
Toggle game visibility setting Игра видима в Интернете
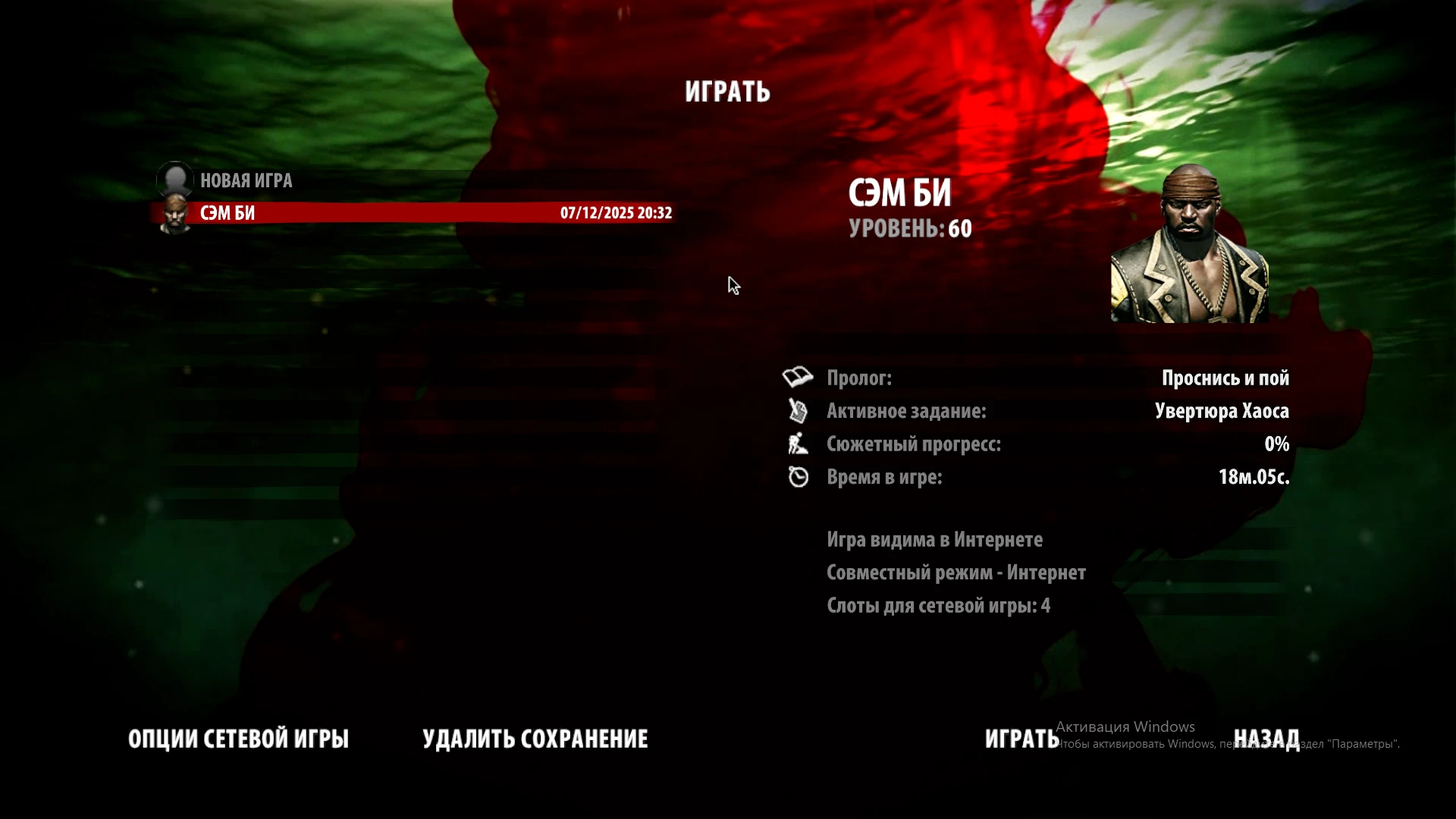934,539
